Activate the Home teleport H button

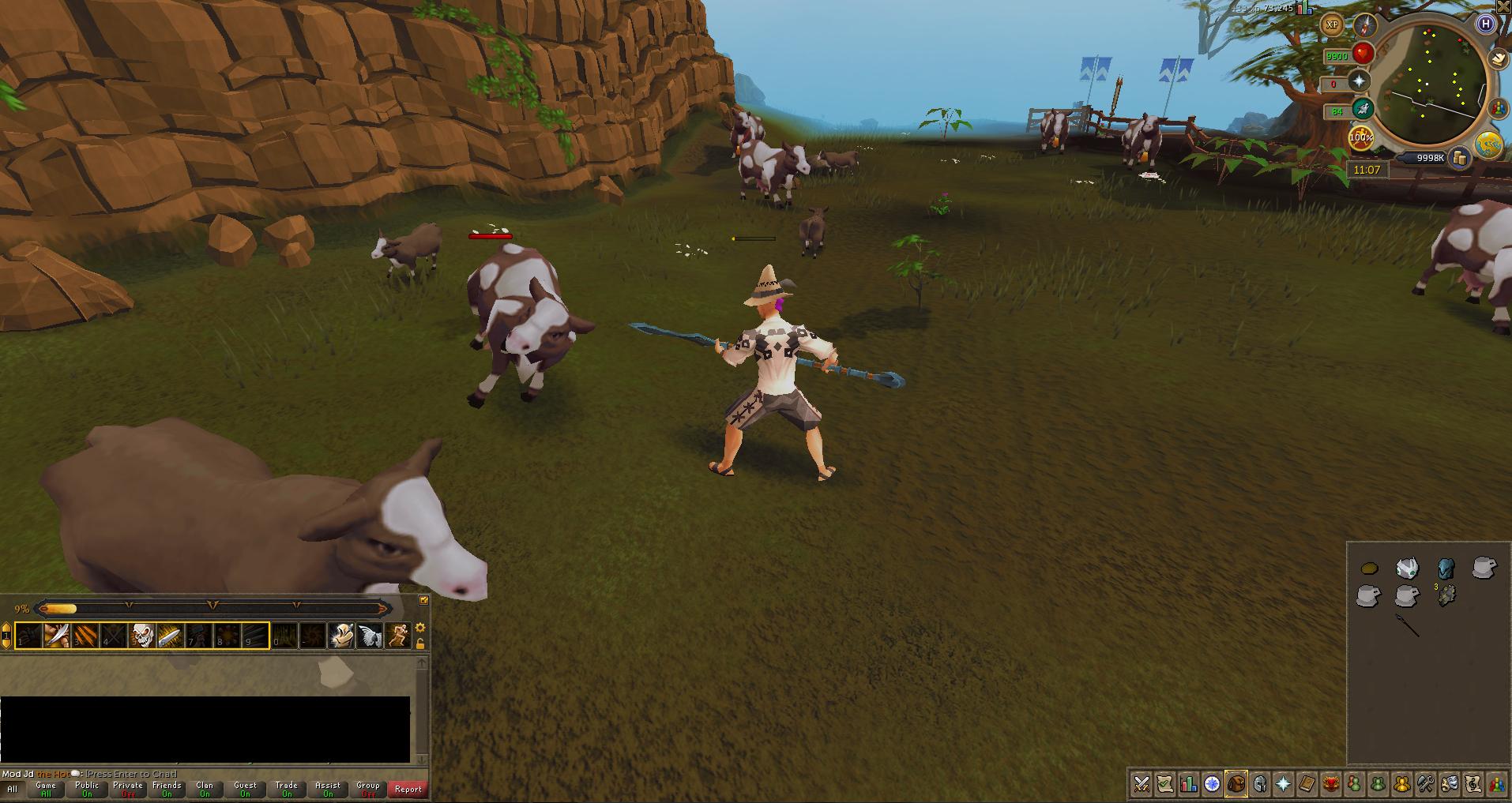1486,24
